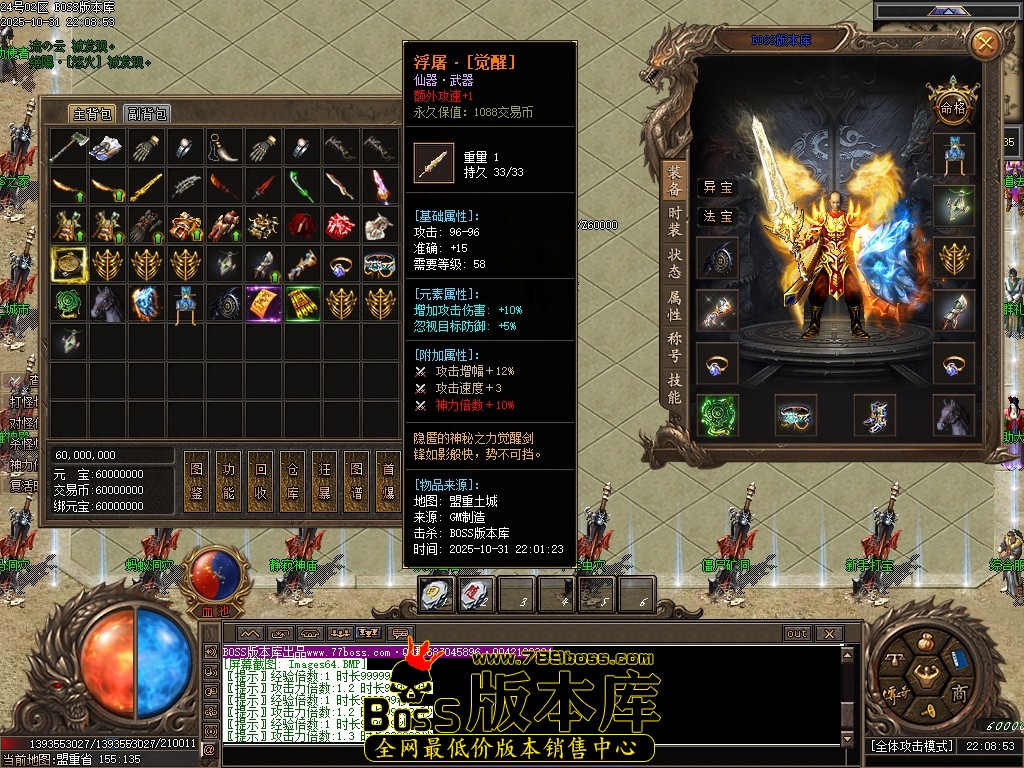The image size is (1024, 768).
Task: Select the highlighted golden compass item
Action: point(68,264)
